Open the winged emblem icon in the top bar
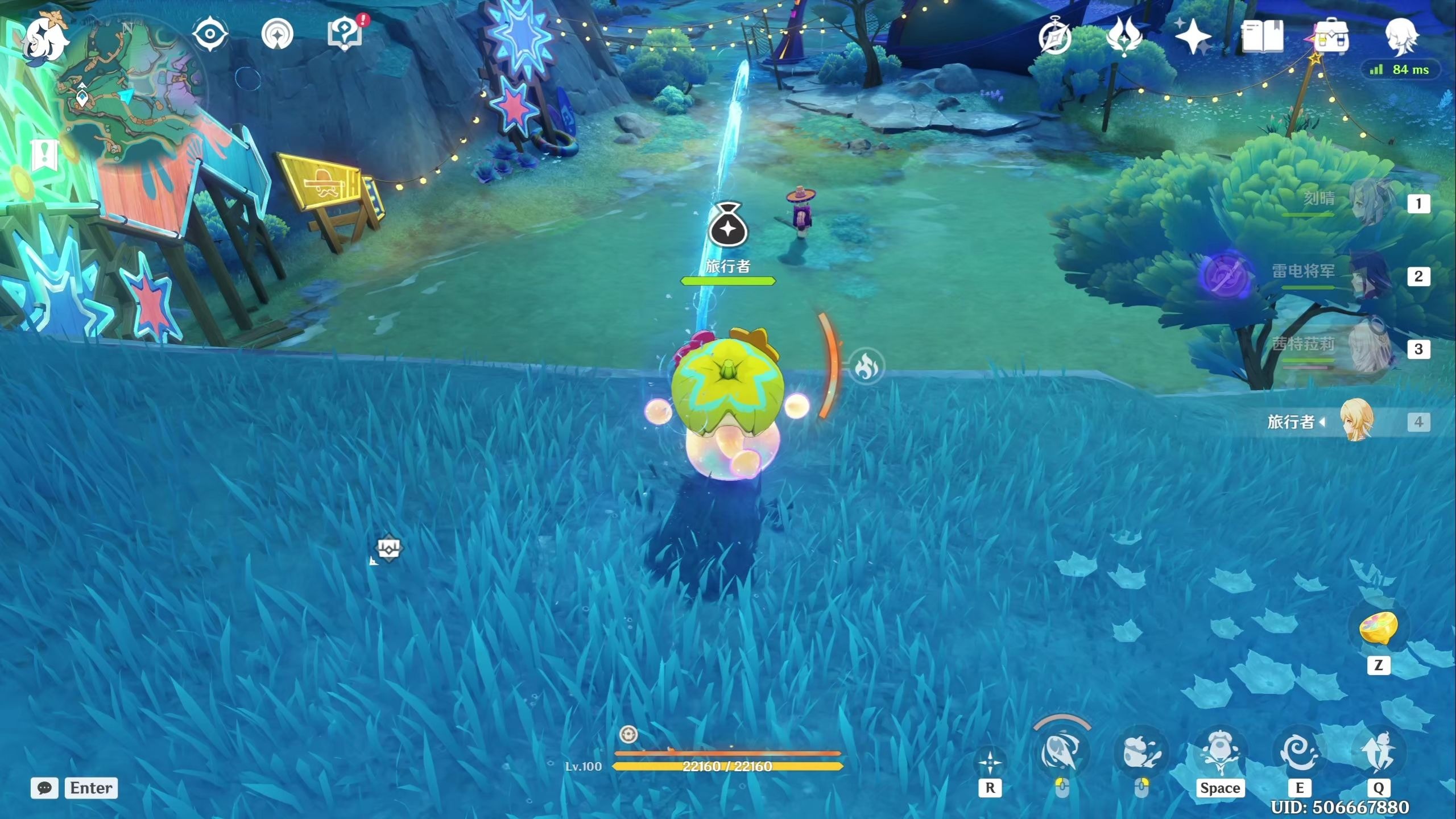 (x=1124, y=36)
